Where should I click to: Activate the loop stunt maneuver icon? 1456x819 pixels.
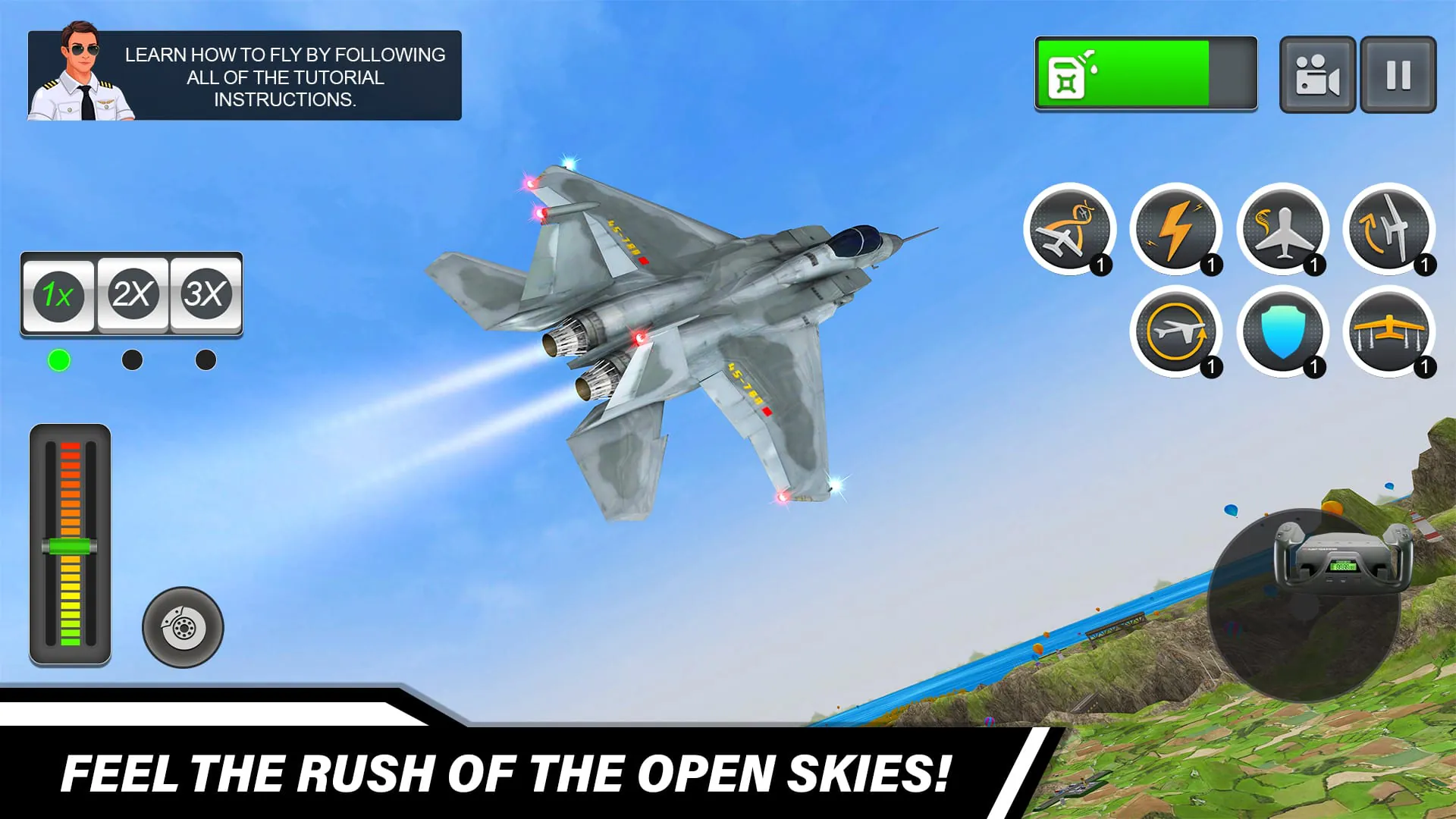tap(1071, 231)
